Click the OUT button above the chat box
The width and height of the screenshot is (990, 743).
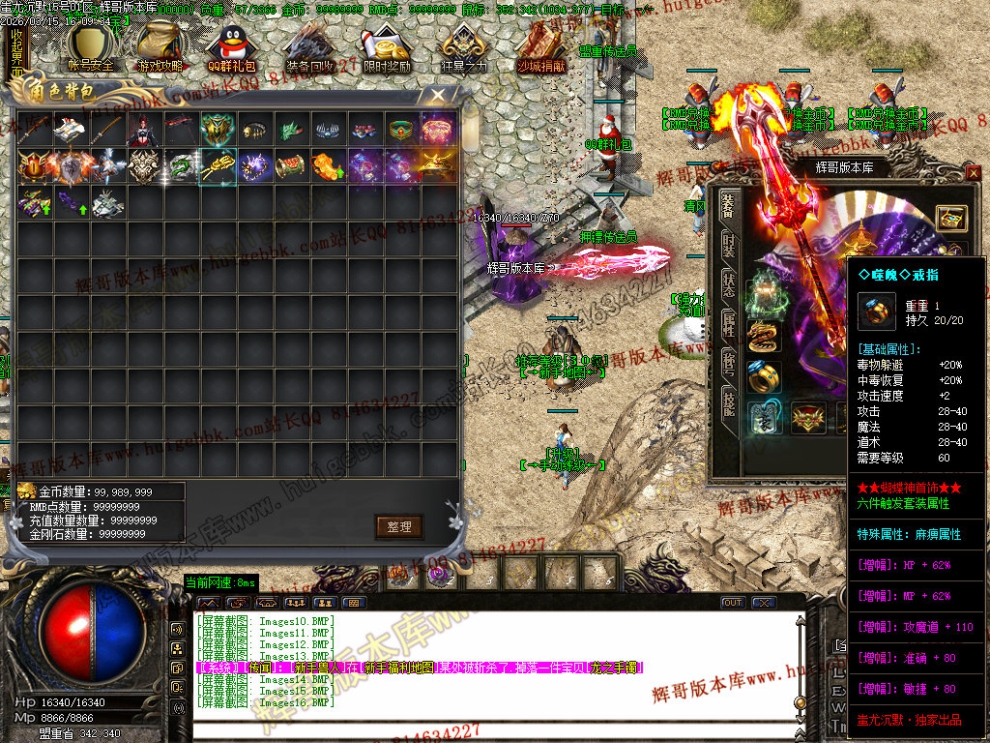(733, 603)
